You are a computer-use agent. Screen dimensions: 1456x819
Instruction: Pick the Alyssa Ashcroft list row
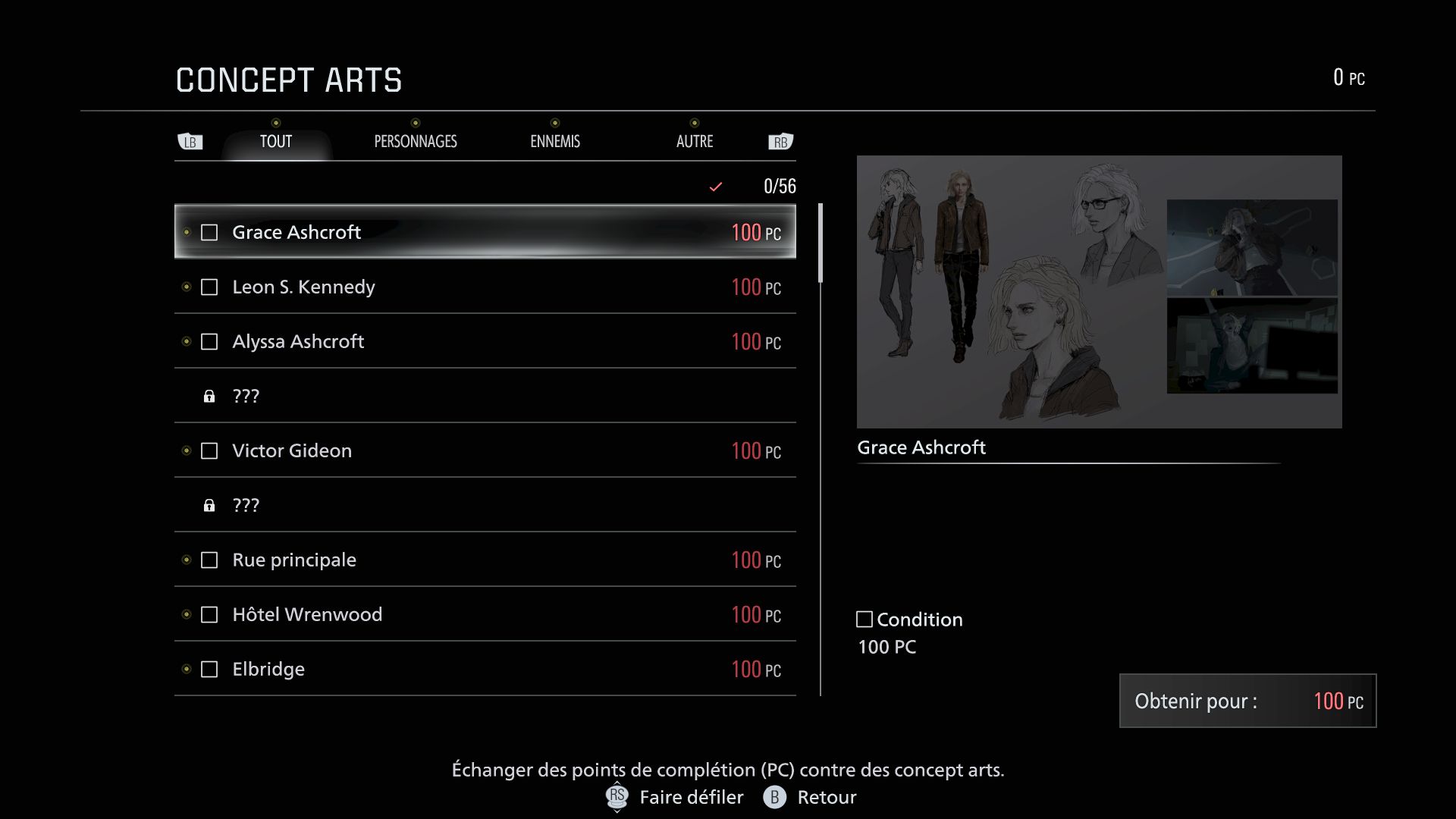point(485,342)
